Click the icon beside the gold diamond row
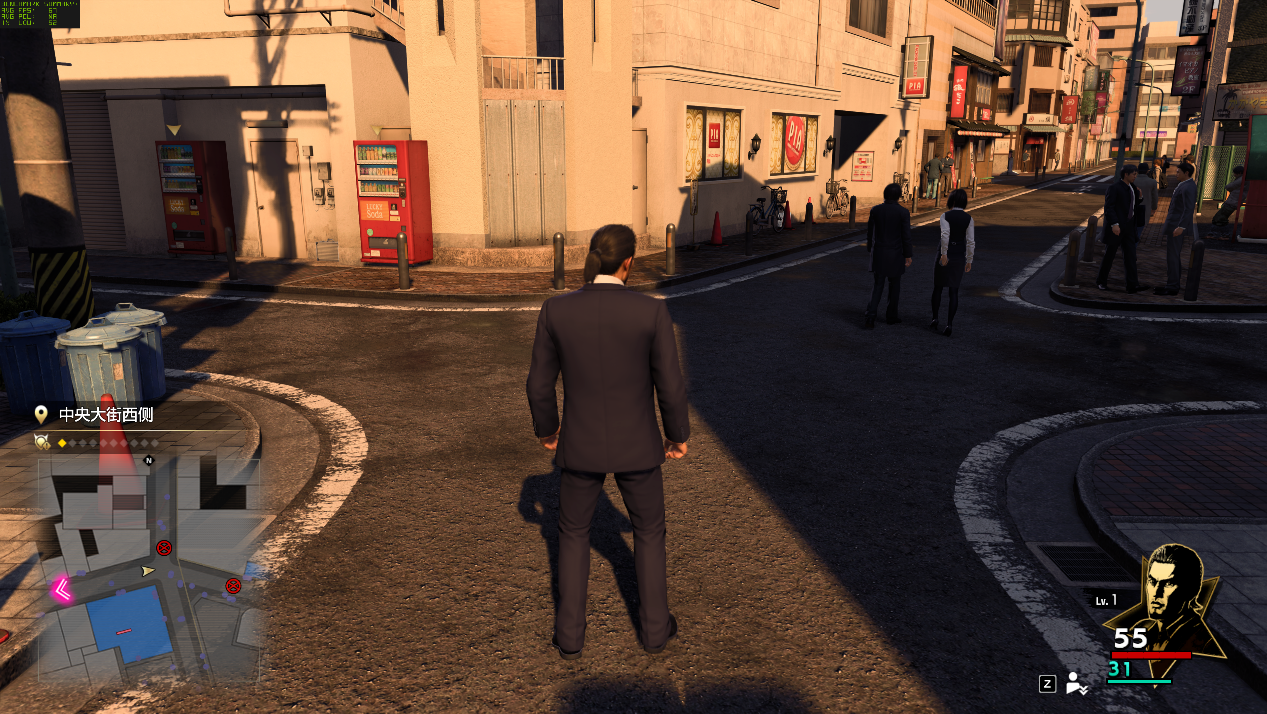This screenshot has height=714, width=1267. (42, 441)
